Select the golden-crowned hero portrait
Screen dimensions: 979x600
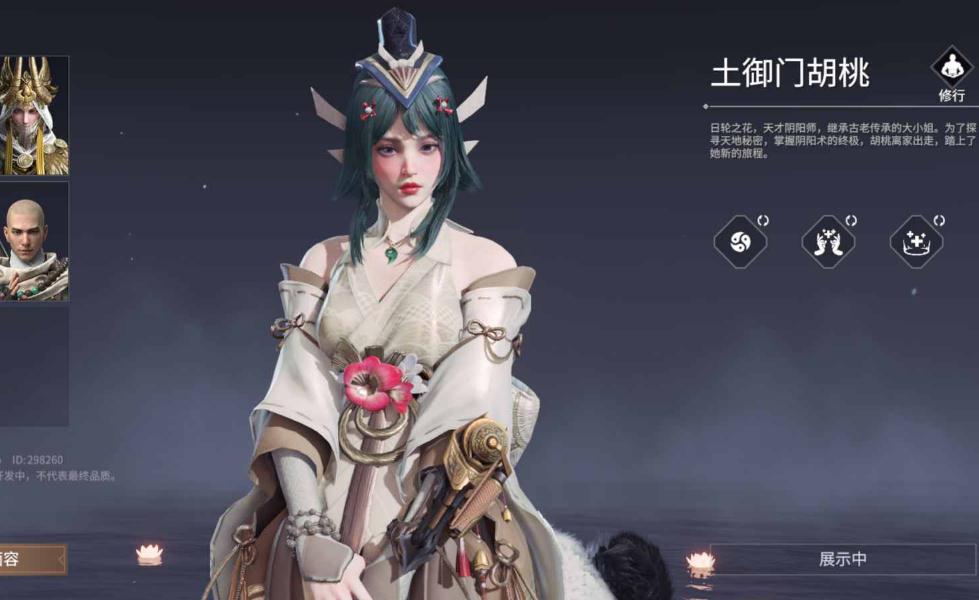33,115
